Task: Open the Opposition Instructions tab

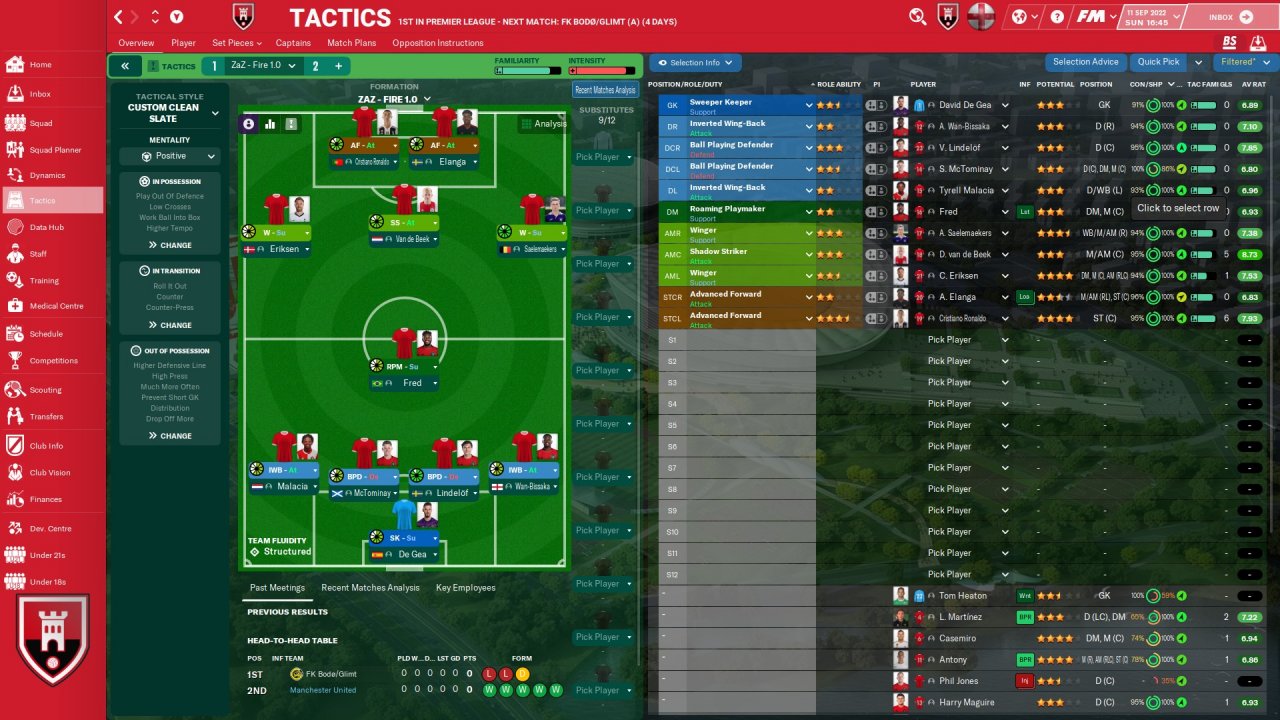Action: pos(437,43)
